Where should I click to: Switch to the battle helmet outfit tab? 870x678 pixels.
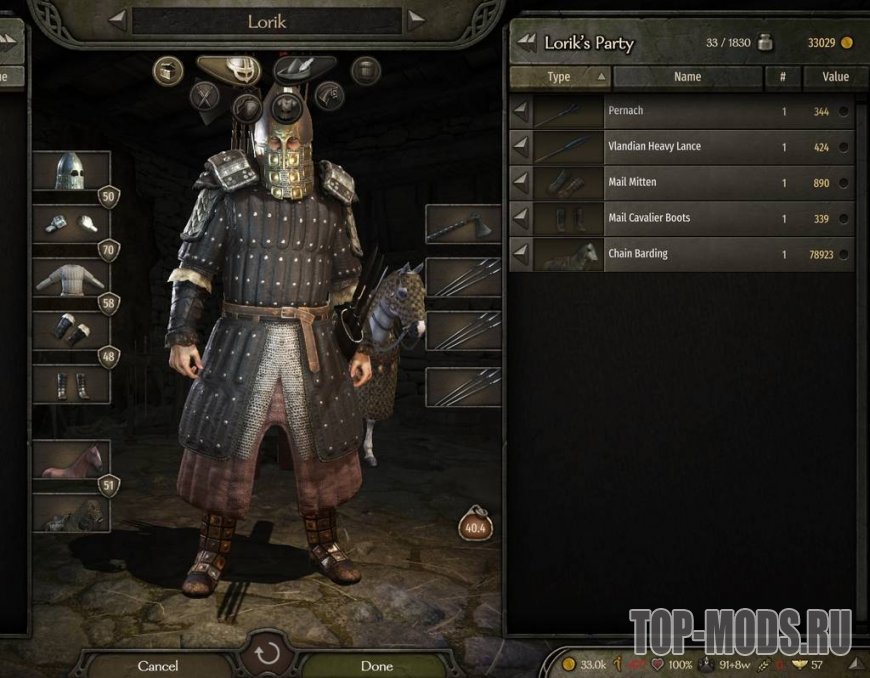tap(235, 68)
